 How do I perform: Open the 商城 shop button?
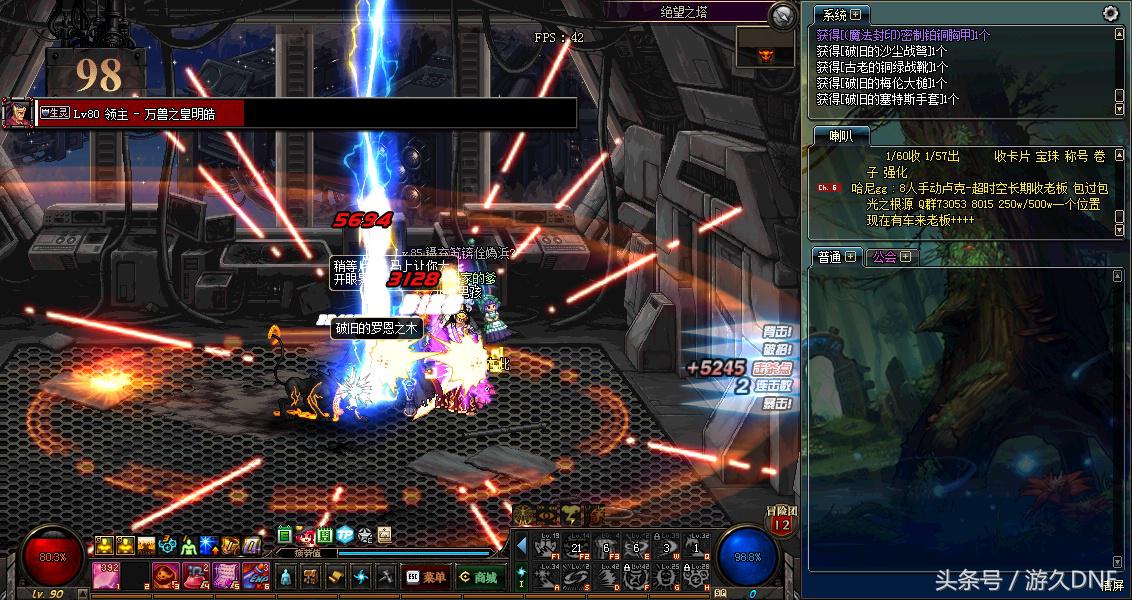click(478, 577)
